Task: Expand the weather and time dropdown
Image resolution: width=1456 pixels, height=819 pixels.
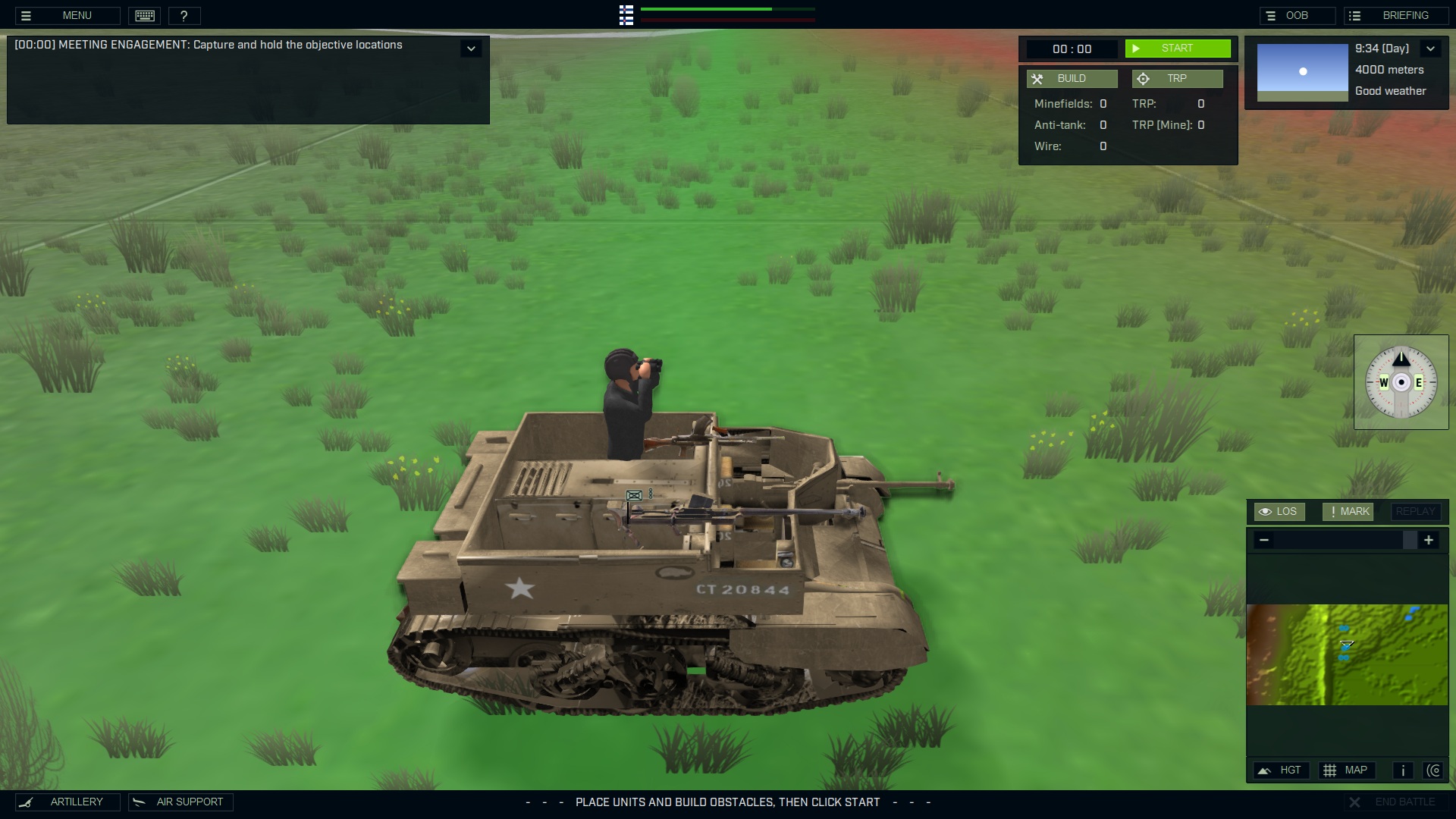Action: click(1431, 48)
